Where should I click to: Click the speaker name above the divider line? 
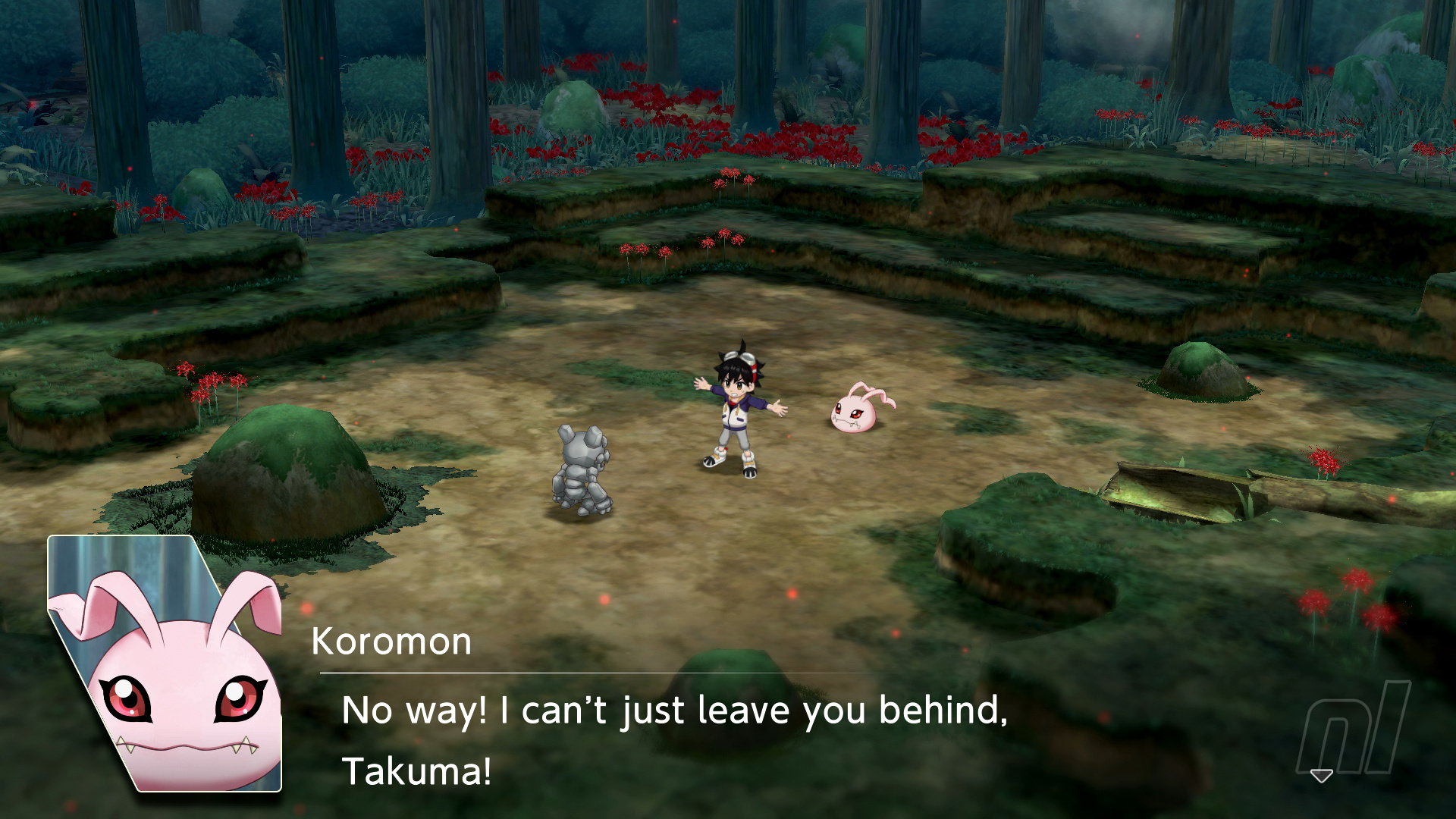pyautogui.click(x=391, y=642)
